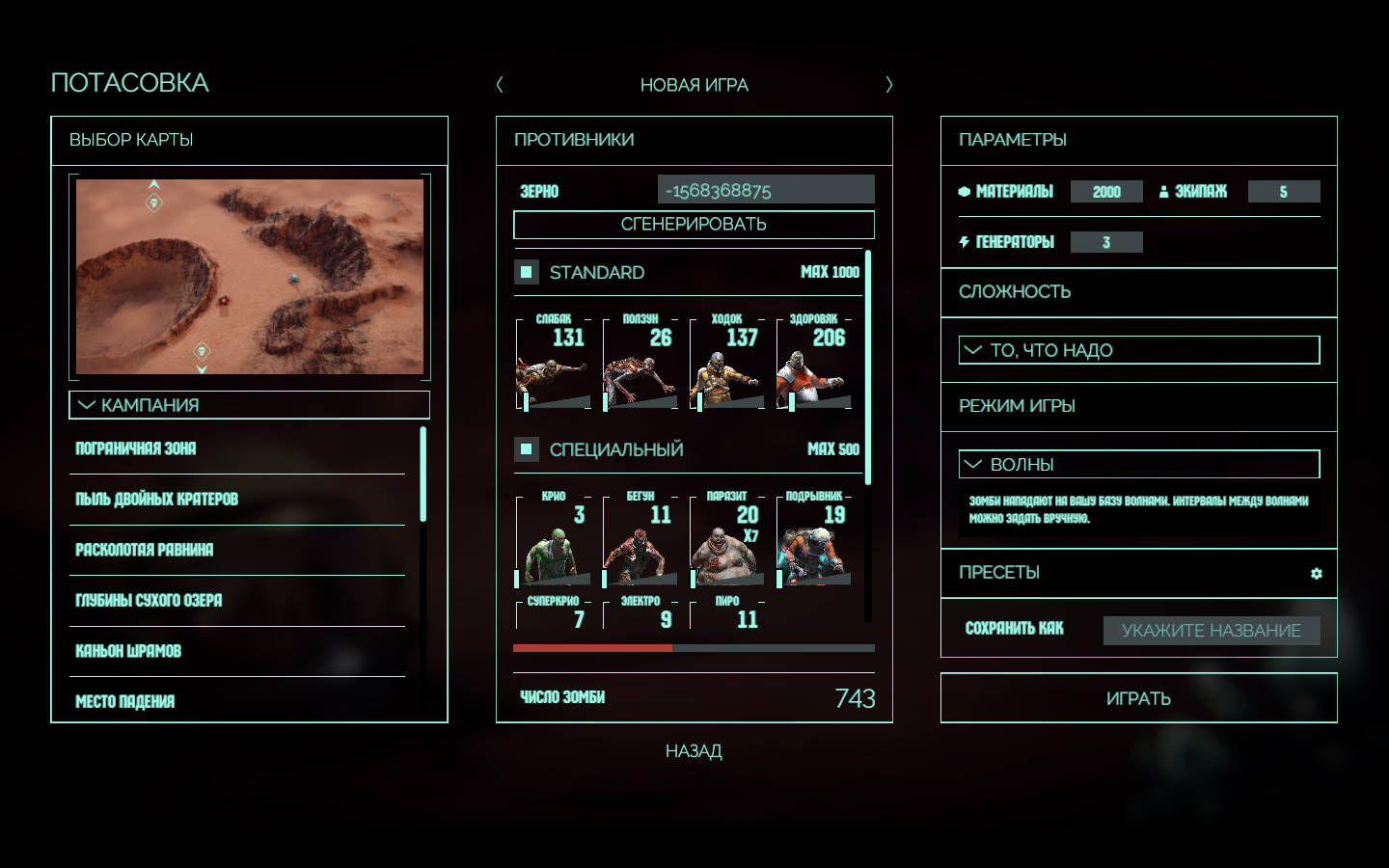1389x868 pixels.
Task: Edit the ЭКИПАЖ crew count field
Action: pos(1283,192)
